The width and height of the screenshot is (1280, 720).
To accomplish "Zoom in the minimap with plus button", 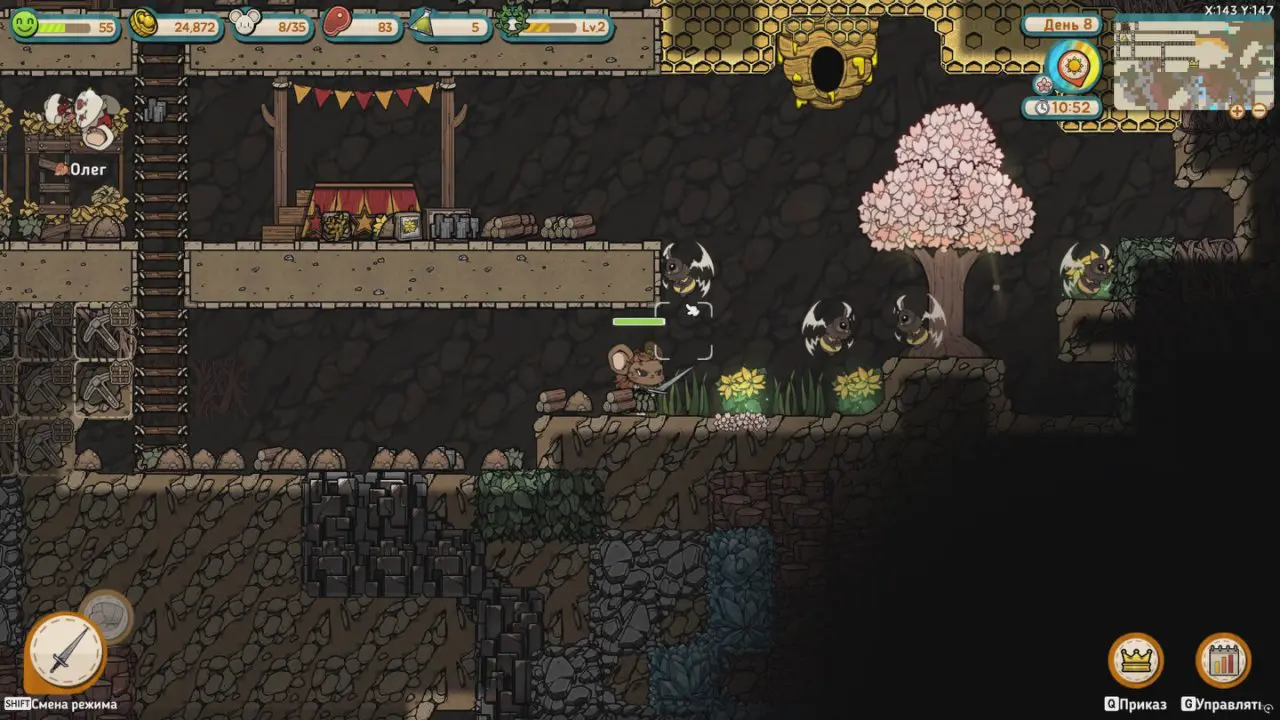I will [1237, 111].
